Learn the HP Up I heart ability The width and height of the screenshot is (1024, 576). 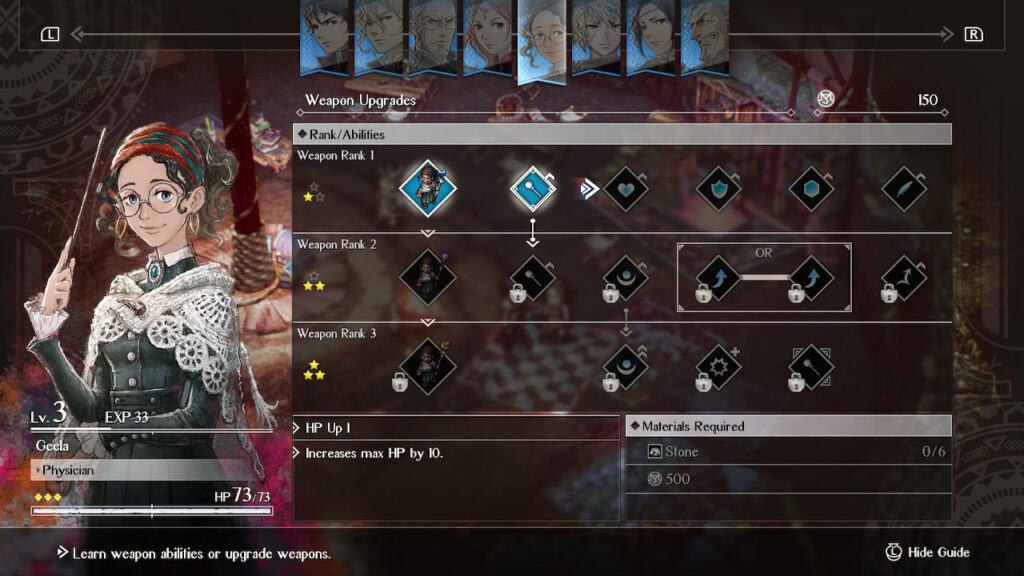coord(627,188)
